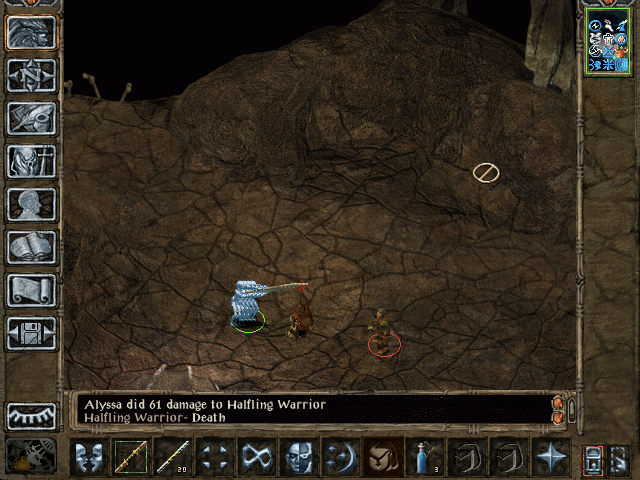Show the character record with the bust icon
Viewport: 640px width, 480px height.
[32, 204]
